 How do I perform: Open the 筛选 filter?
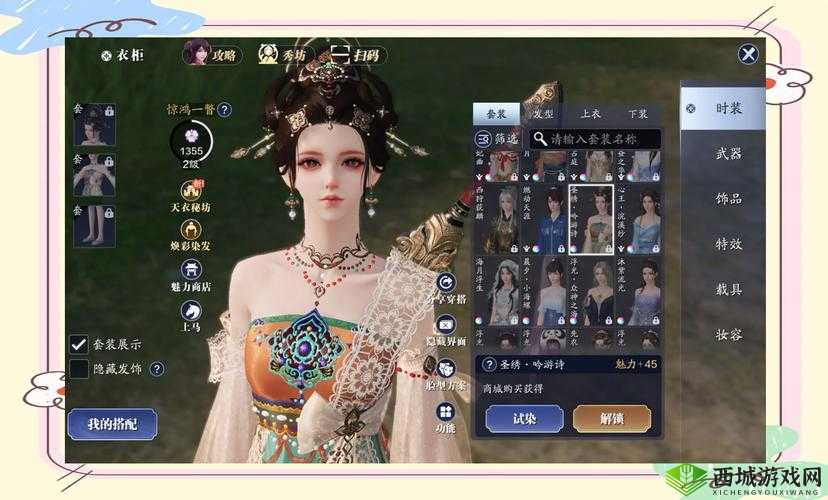(497, 138)
